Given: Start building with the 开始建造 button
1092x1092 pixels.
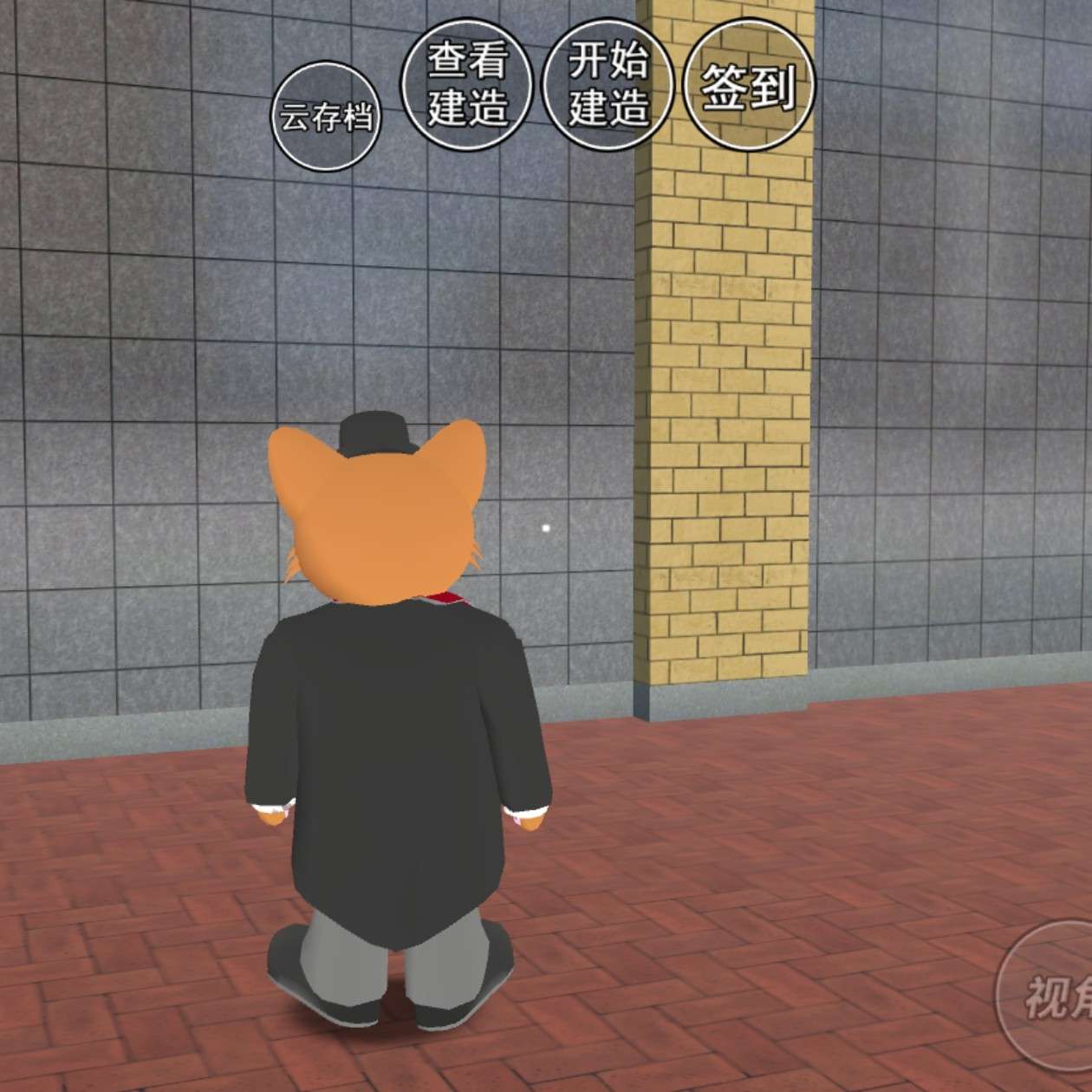Looking at the screenshot, I should [608, 85].
